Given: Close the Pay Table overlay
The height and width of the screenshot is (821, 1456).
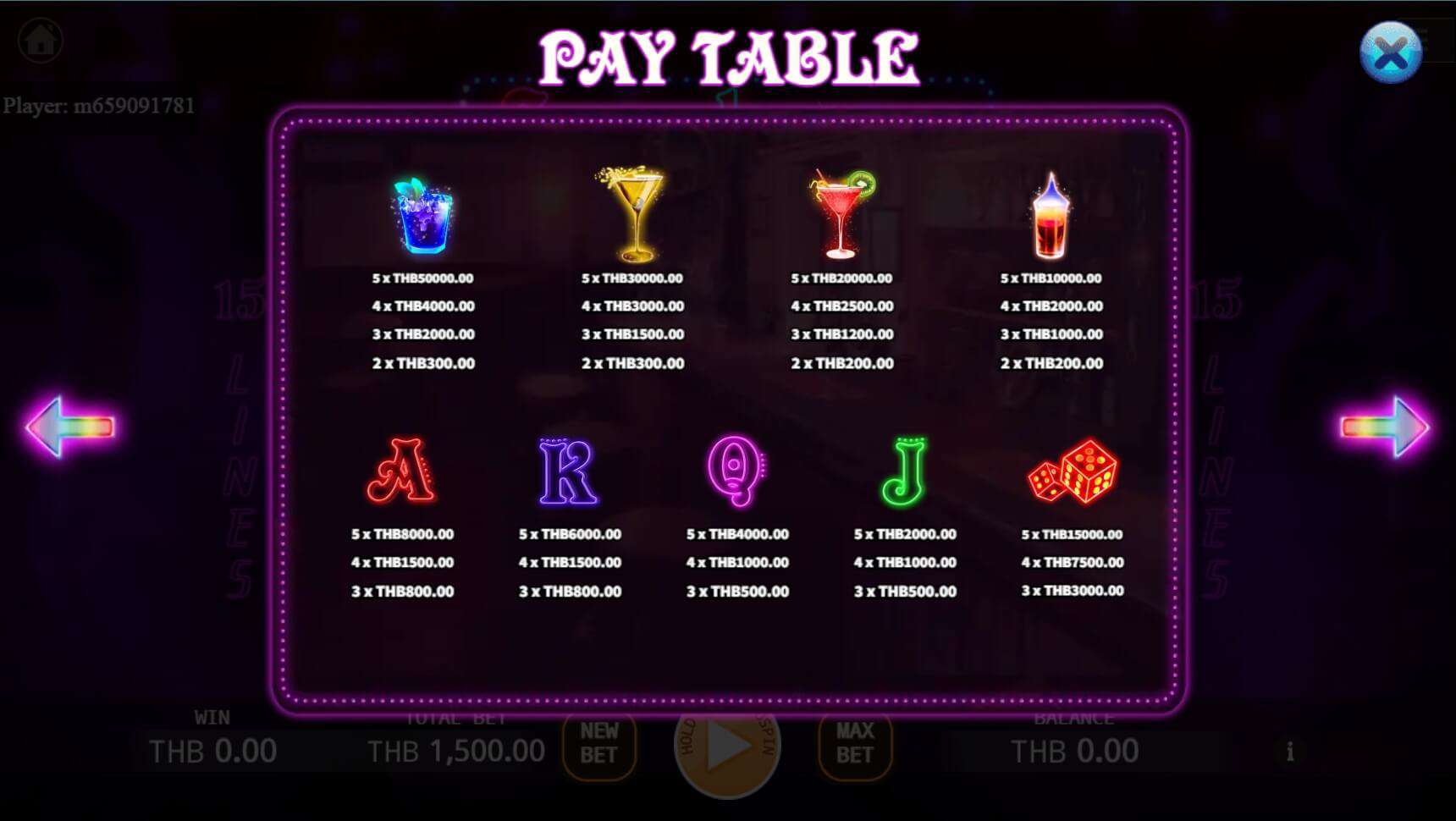Looking at the screenshot, I should (x=1391, y=52).
